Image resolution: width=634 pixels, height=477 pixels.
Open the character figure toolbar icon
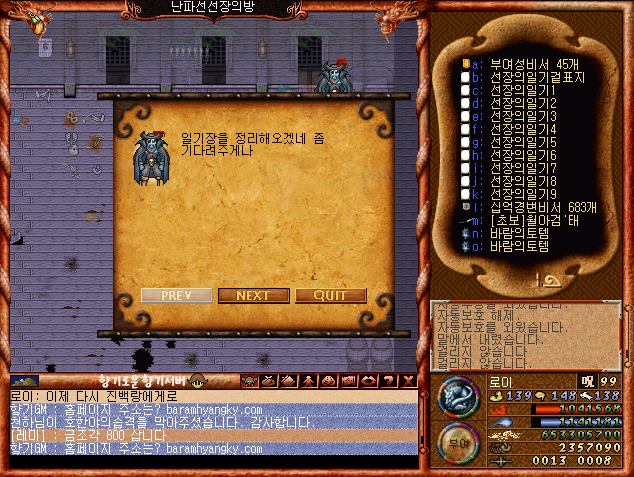click(307, 381)
